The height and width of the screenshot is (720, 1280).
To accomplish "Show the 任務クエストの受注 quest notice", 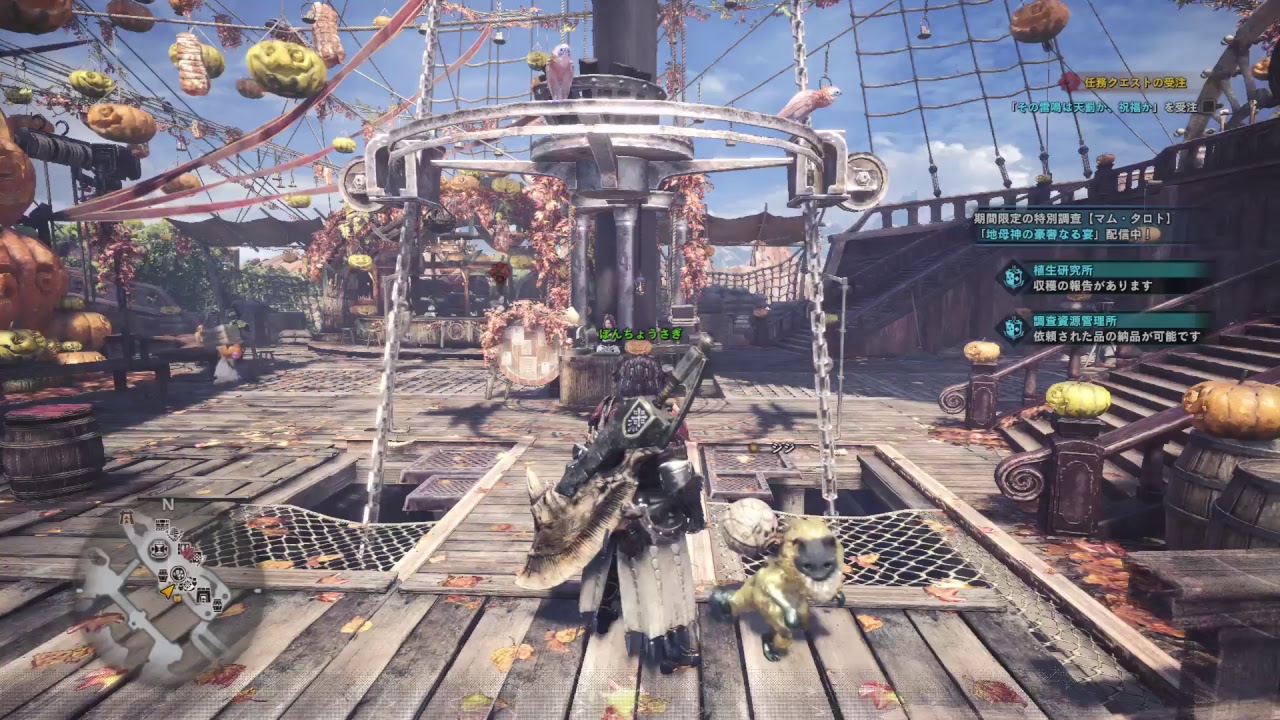I will tap(1135, 83).
